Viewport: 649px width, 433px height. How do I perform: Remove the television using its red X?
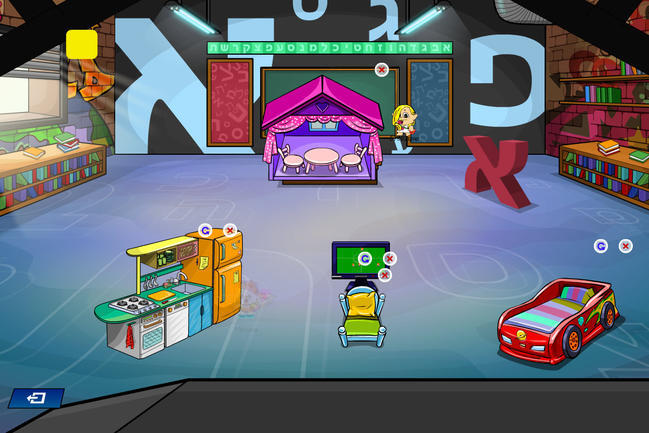point(389,258)
